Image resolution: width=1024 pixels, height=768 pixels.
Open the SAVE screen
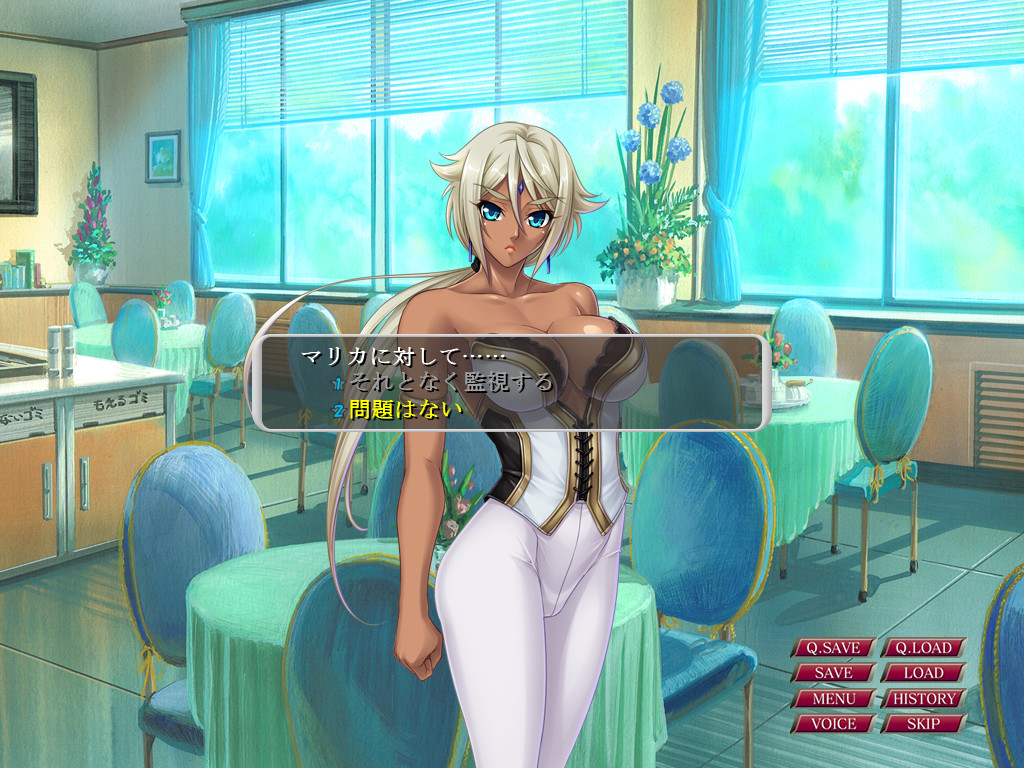tap(833, 673)
